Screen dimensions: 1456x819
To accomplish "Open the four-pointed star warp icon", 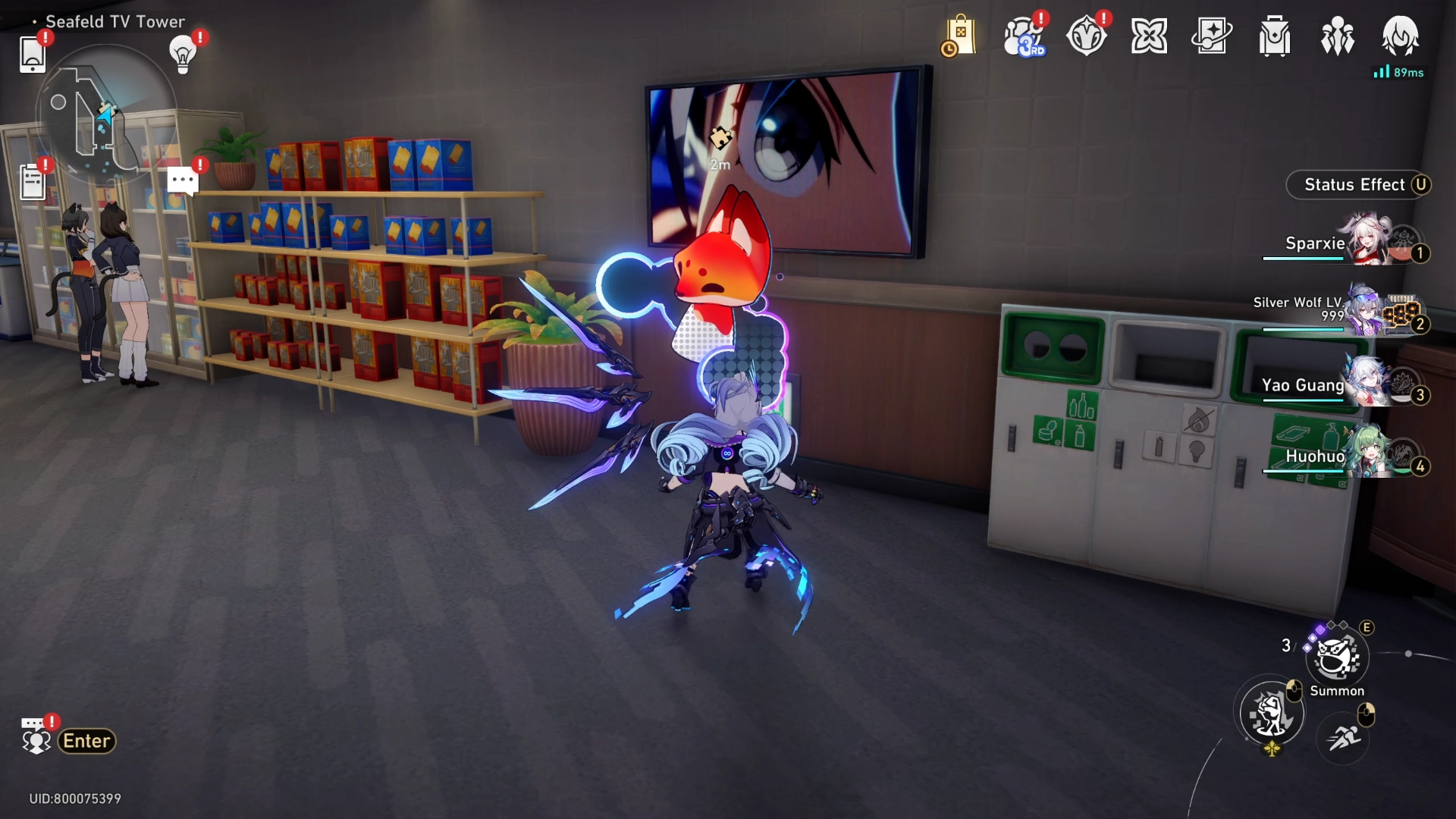I will [x=1149, y=36].
